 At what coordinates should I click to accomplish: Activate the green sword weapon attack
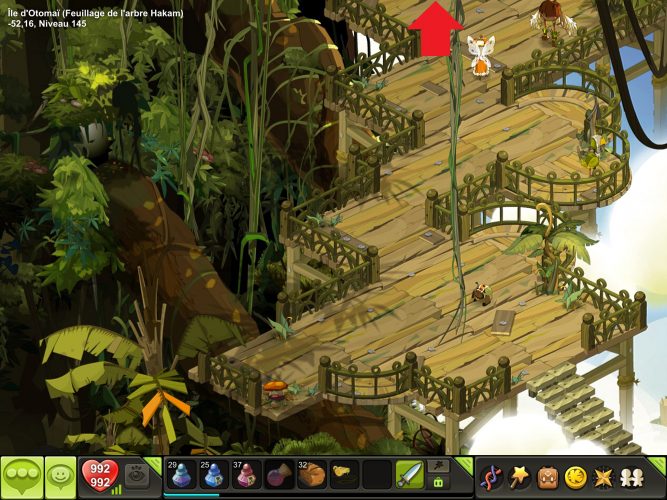point(408,474)
